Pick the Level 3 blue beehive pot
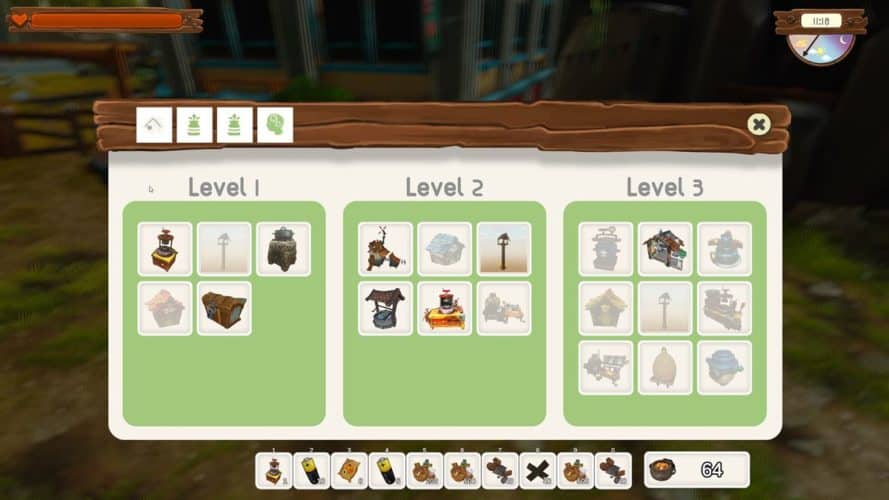The width and height of the screenshot is (889, 500). tap(724, 367)
